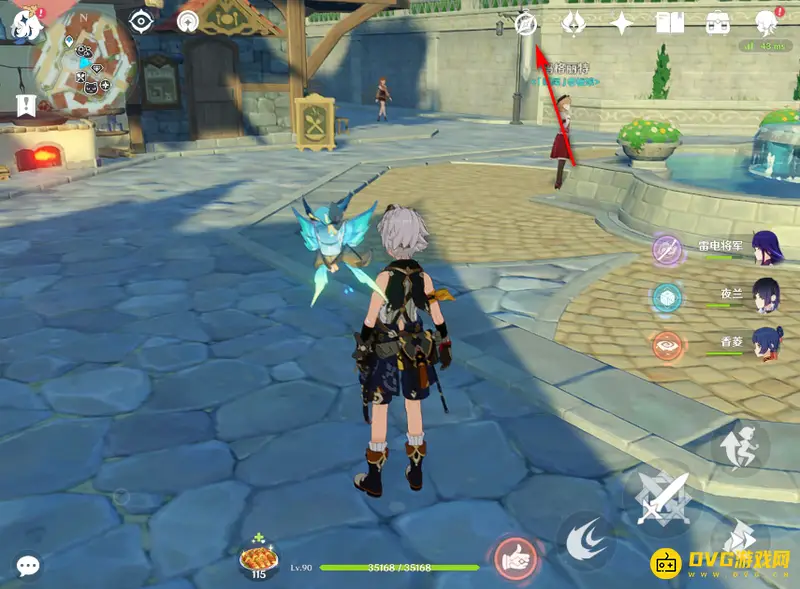
Task: Open the Battle Pass icon
Action: click(x=574, y=23)
